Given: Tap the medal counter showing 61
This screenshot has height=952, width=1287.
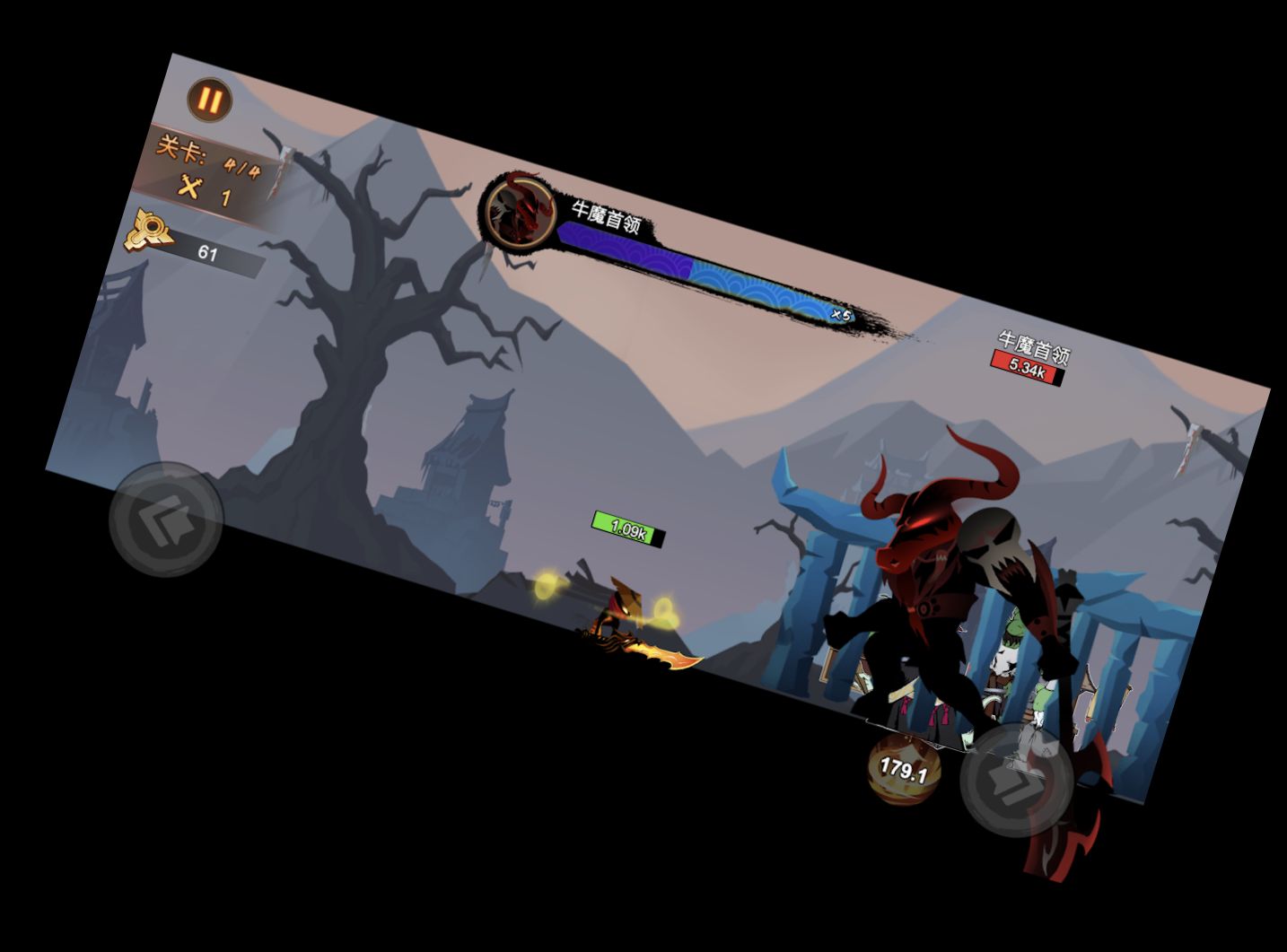Looking at the screenshot, I should pos(209,252).
